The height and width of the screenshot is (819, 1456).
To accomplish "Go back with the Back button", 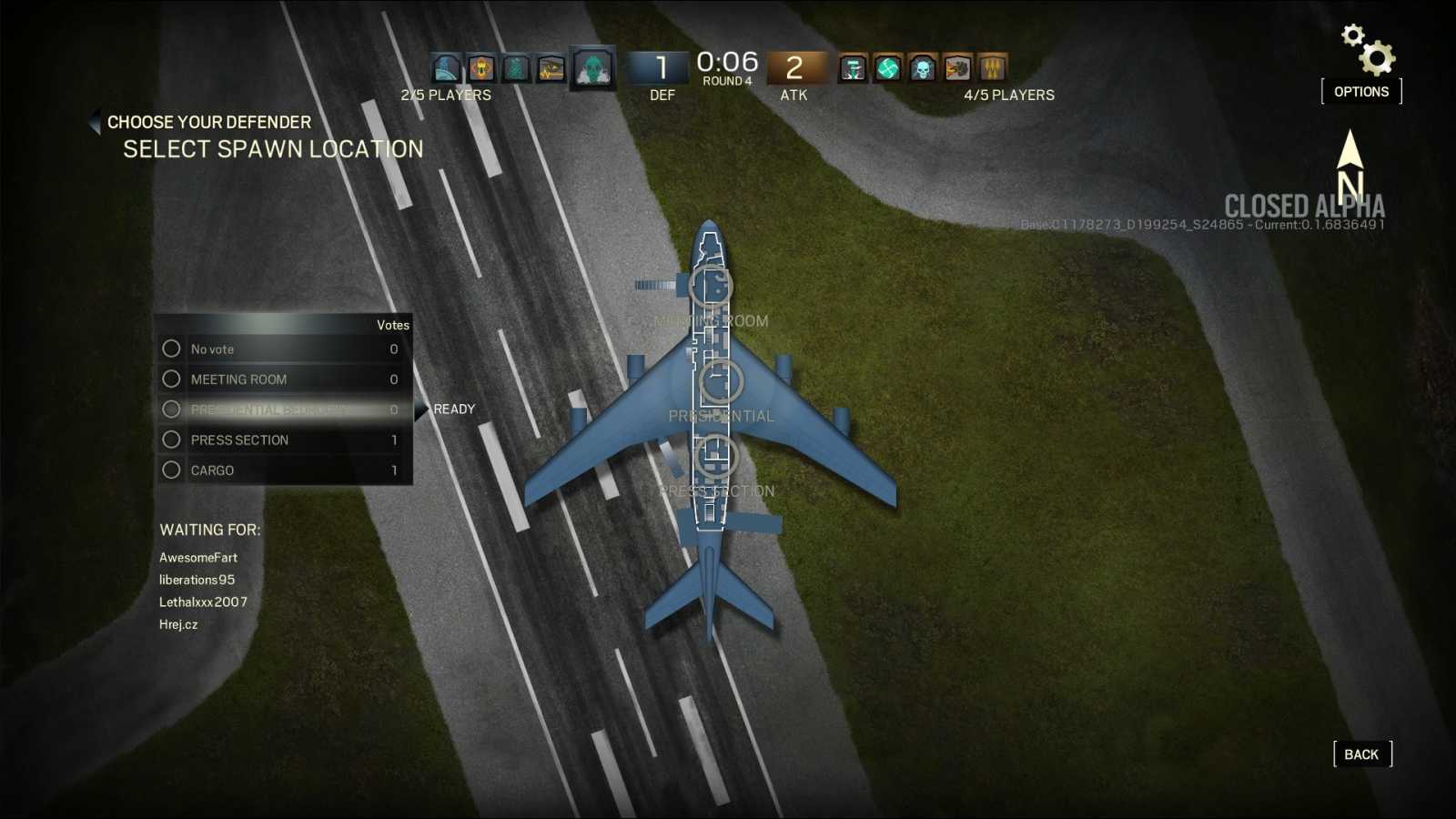I will click(x=1361, y=754).
